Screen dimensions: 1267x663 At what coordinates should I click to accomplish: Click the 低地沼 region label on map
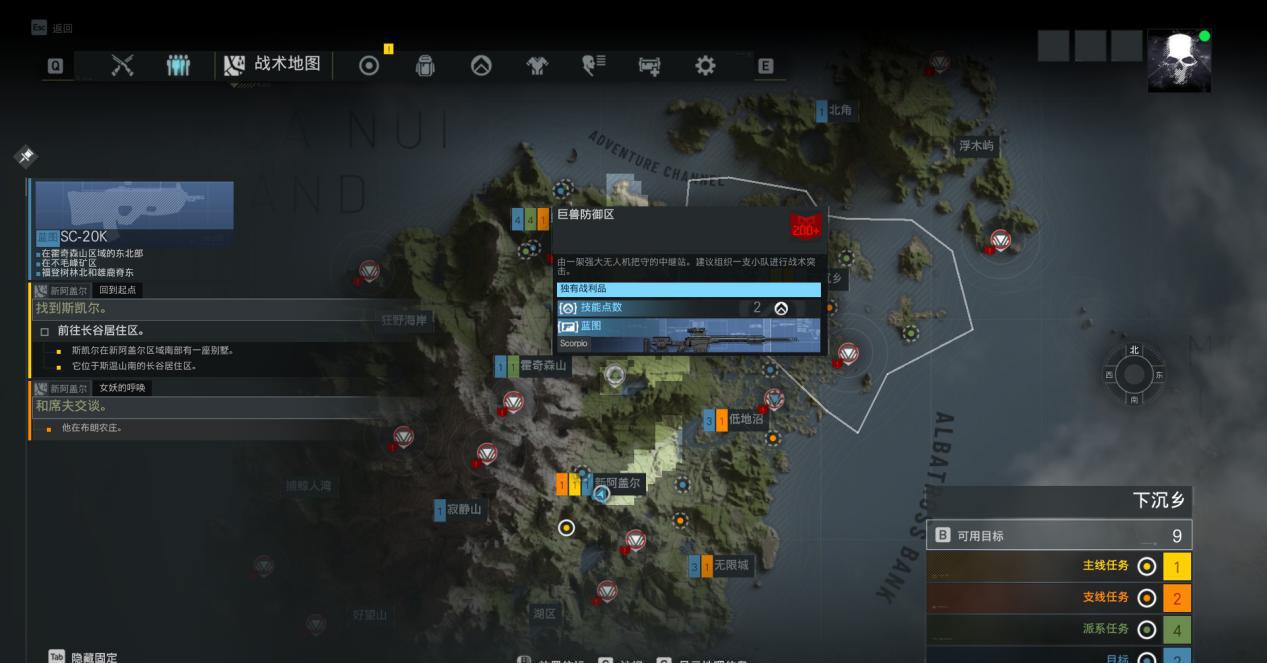(746, 419)
